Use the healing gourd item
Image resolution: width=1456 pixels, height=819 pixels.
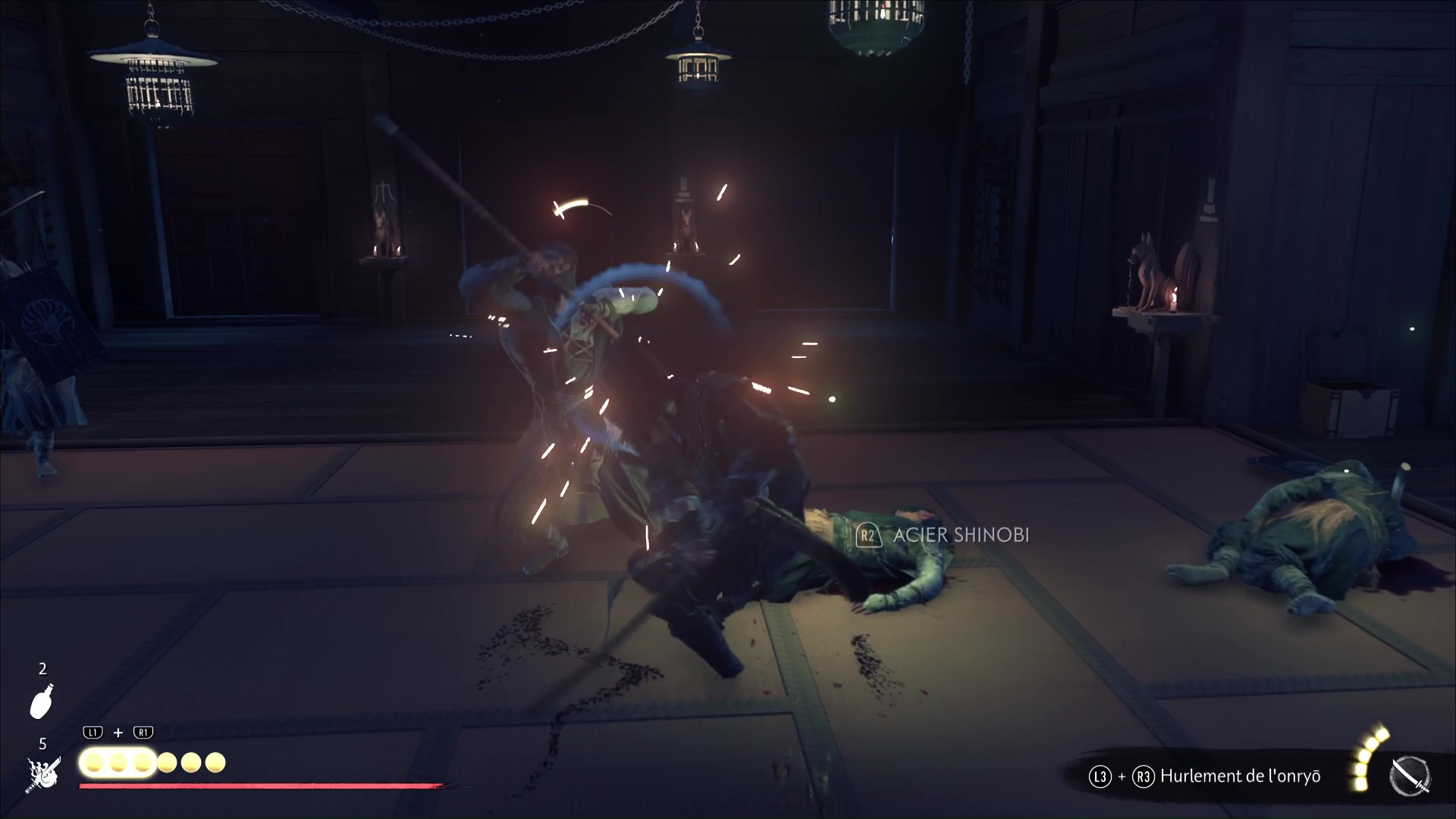tap(42, 701)
